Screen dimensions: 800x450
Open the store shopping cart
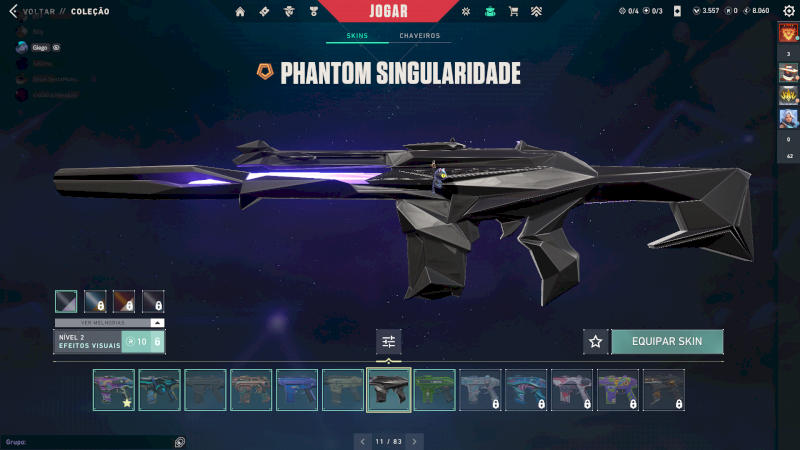tap(513, 12)
